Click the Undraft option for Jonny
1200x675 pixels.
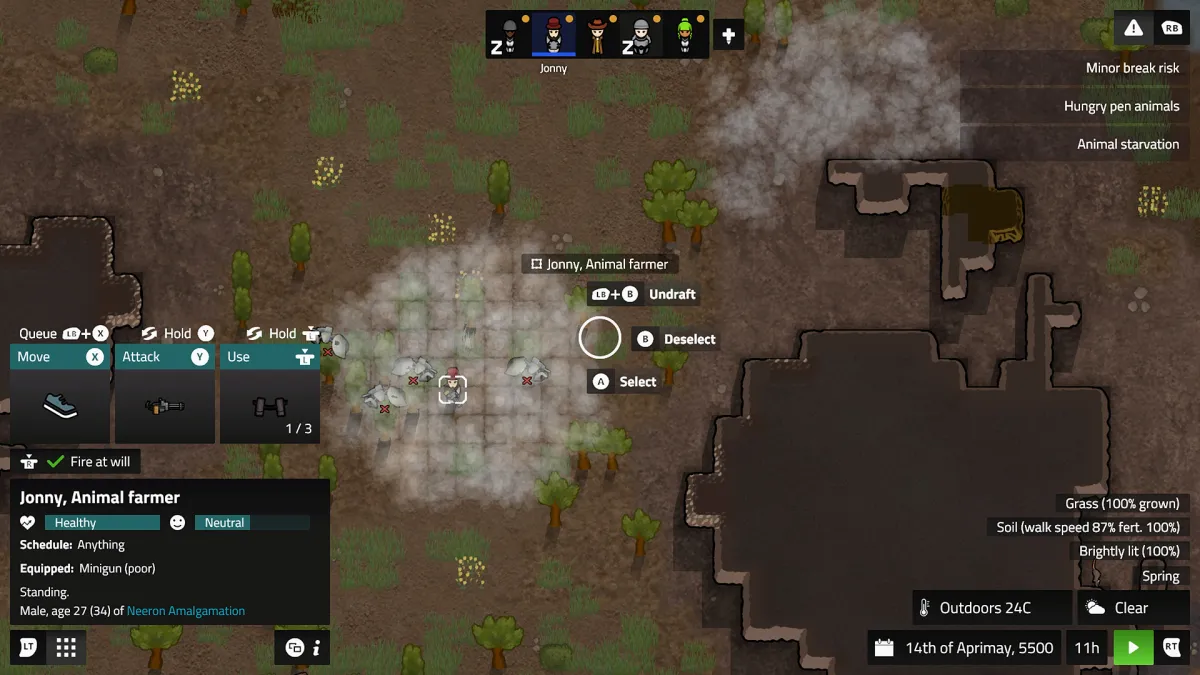[671, 295]
